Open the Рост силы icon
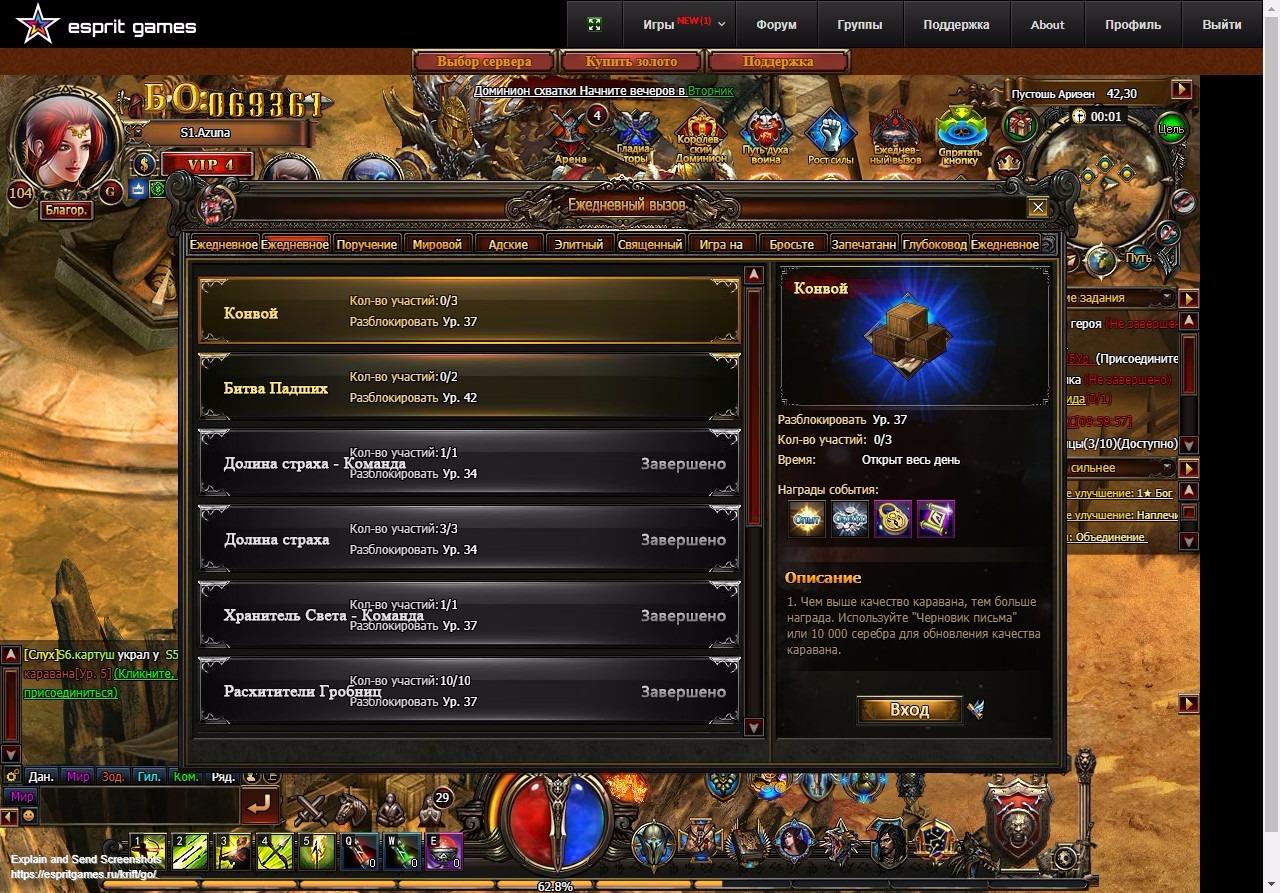The width and height of the screenshot is (1280, 893). pos(831,137)
